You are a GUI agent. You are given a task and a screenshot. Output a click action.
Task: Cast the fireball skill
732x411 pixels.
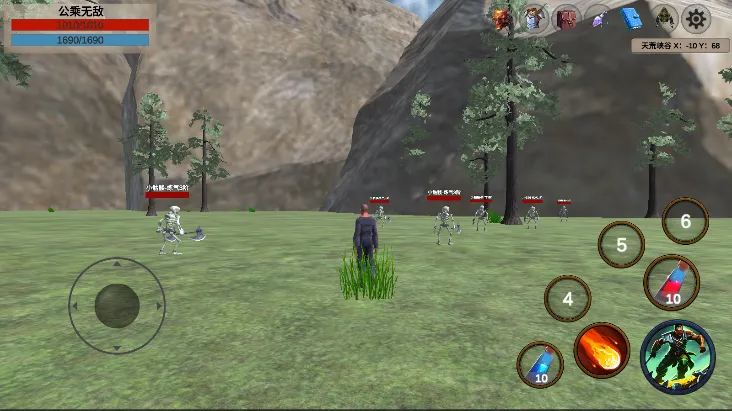click(602, 350)
